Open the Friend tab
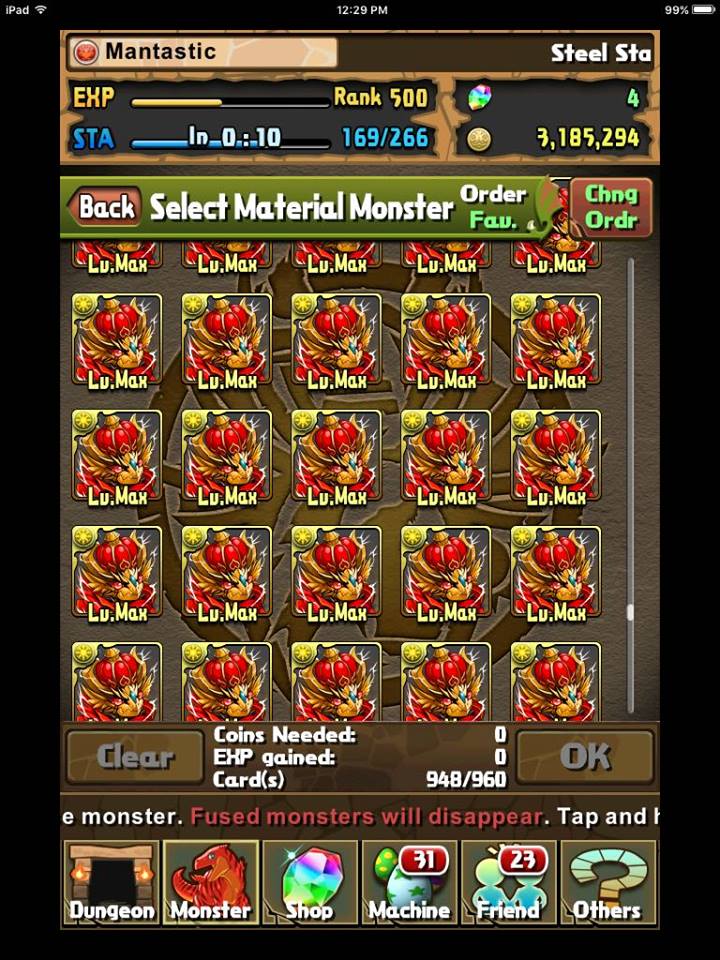This screenshot has height=960, width=720. 509,882
